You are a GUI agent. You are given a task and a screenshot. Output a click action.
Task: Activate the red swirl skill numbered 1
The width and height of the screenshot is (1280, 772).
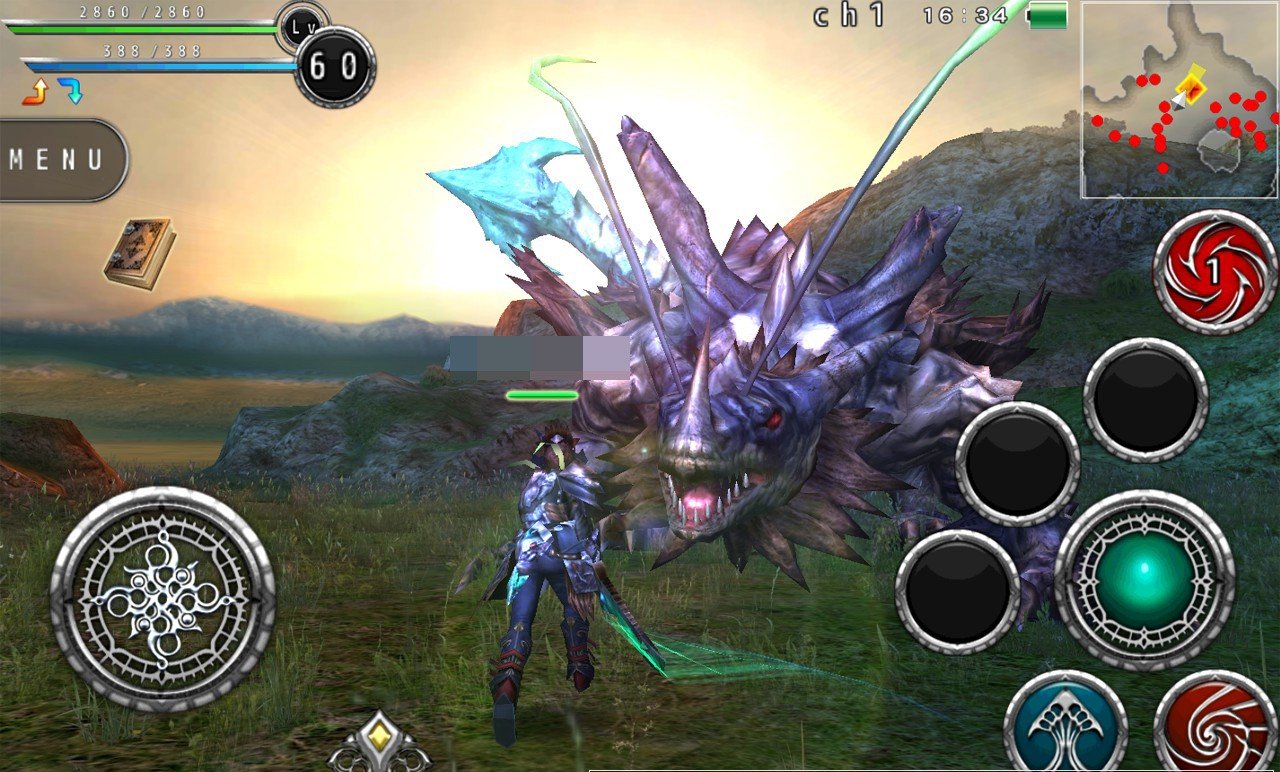coord(1214,272)
